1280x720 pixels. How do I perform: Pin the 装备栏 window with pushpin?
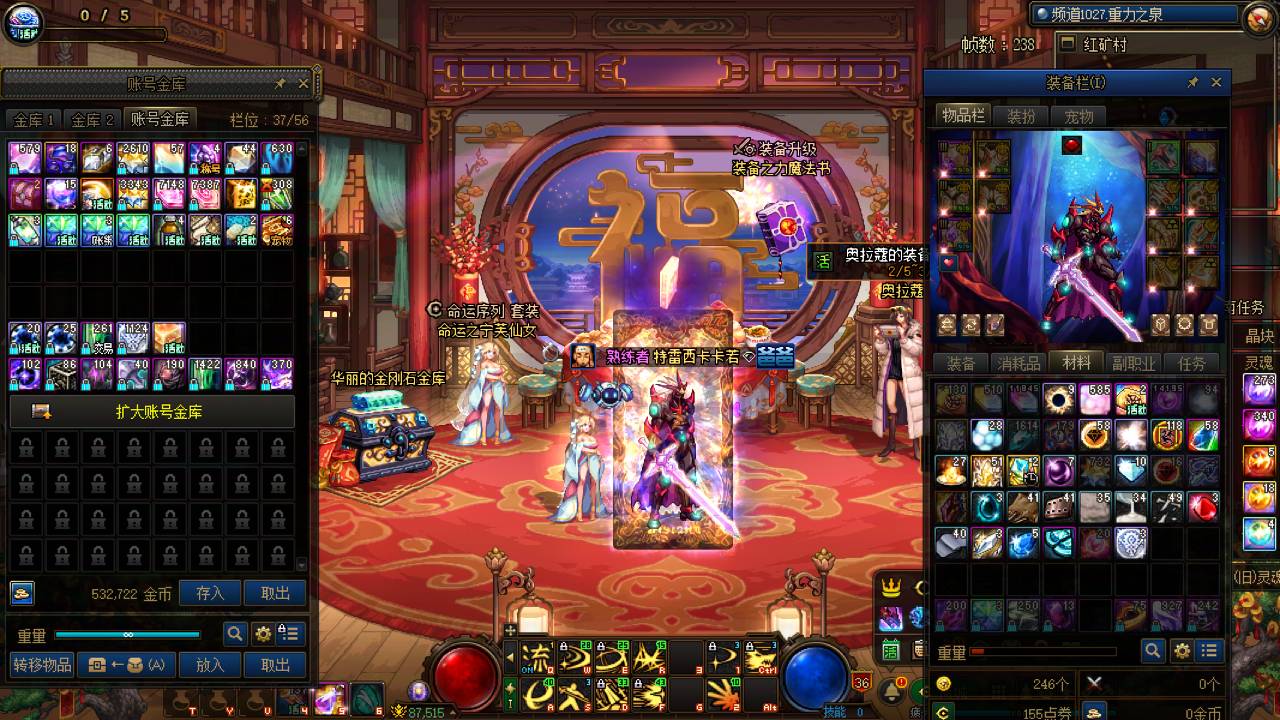pos(1192,83)
